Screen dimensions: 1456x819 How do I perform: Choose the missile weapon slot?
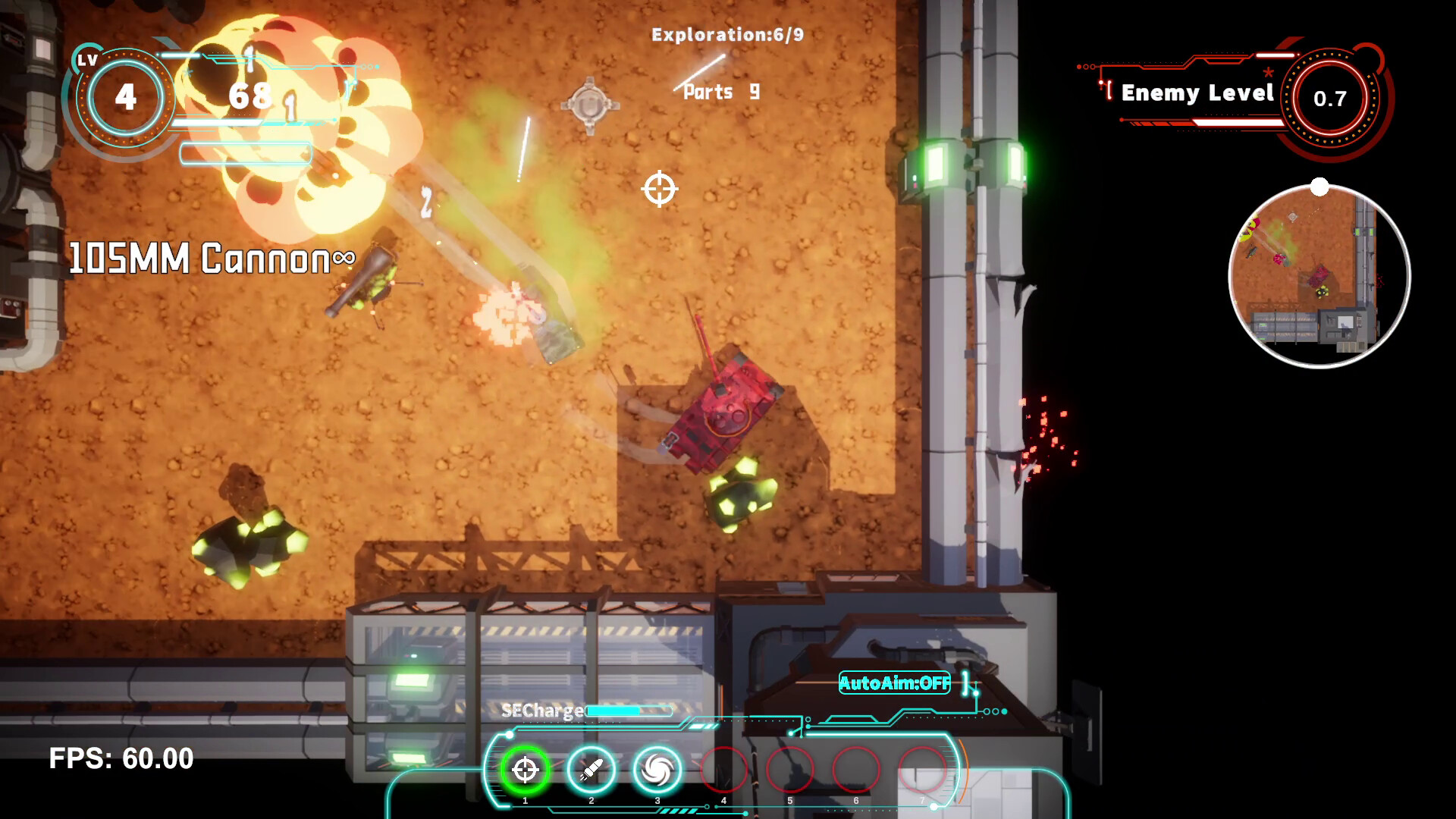(x=591, y=770)
